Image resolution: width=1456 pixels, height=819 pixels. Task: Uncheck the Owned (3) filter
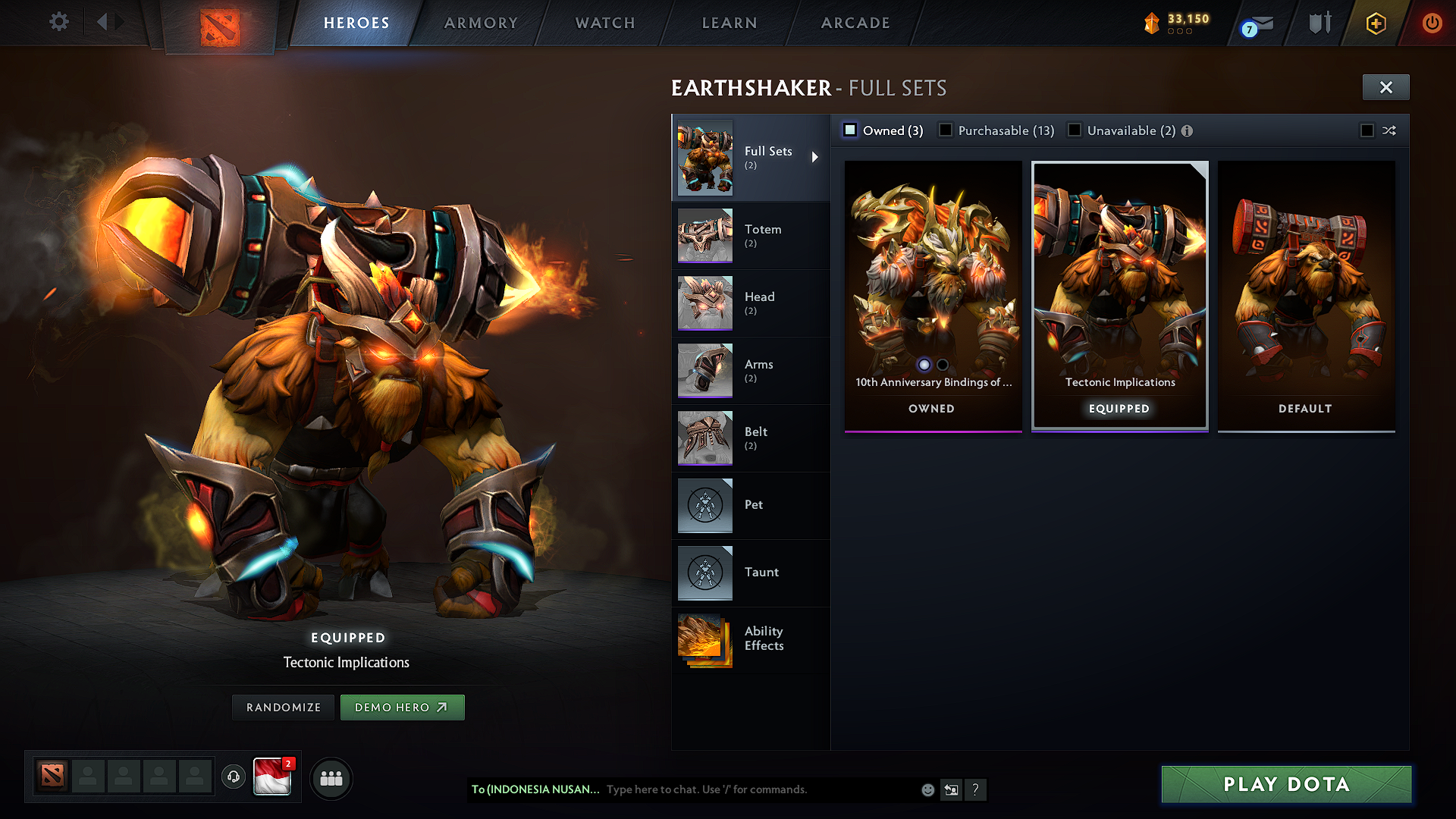(849, 130)
